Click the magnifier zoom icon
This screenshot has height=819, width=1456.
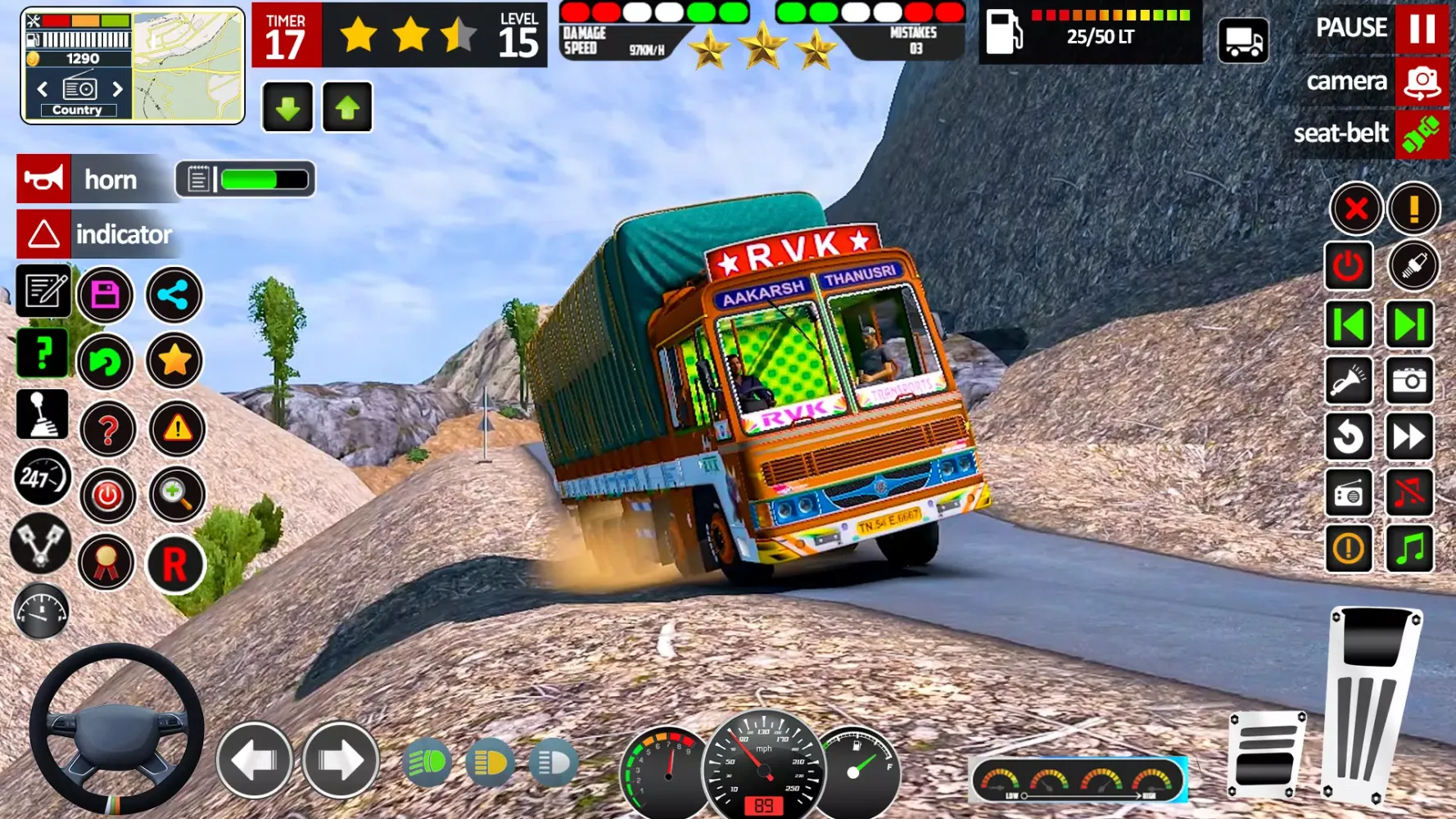click(176, 494)
